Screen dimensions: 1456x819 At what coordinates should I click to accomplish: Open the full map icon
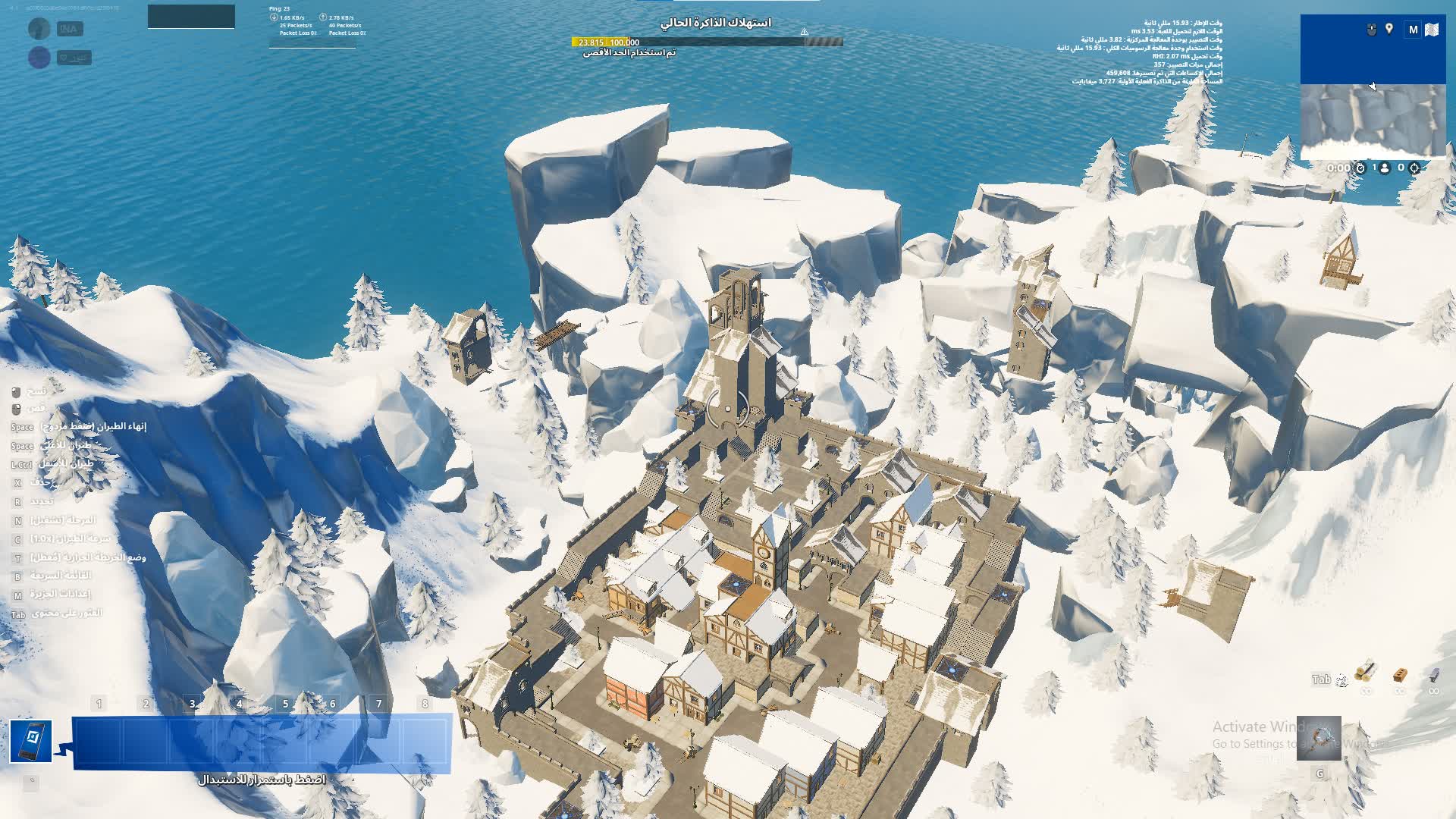[x=1432, y=30]
